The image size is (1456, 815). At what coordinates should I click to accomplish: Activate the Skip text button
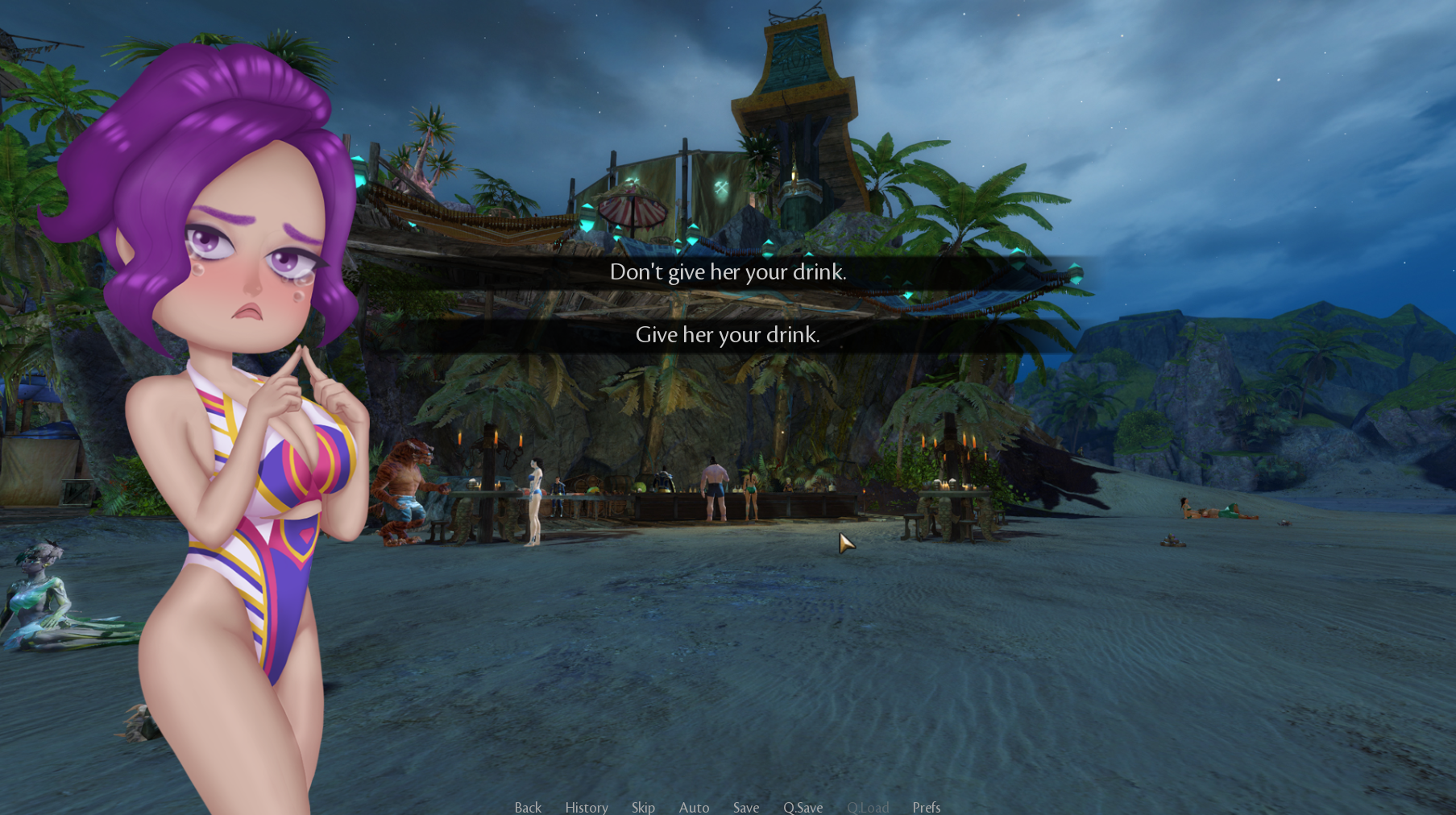coord(643,807)
